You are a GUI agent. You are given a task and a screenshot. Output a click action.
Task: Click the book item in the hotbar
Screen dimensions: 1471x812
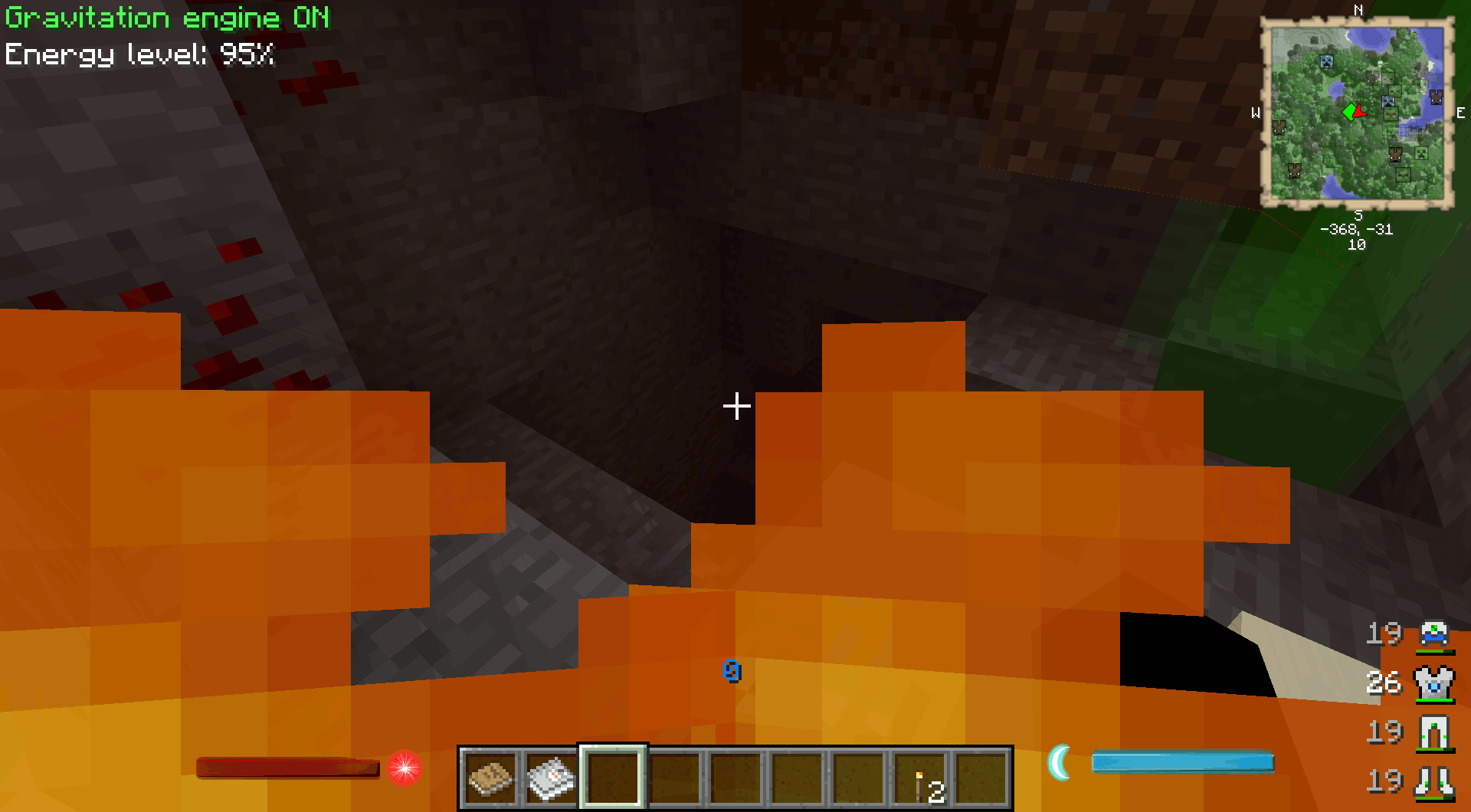tap(490, 778)
